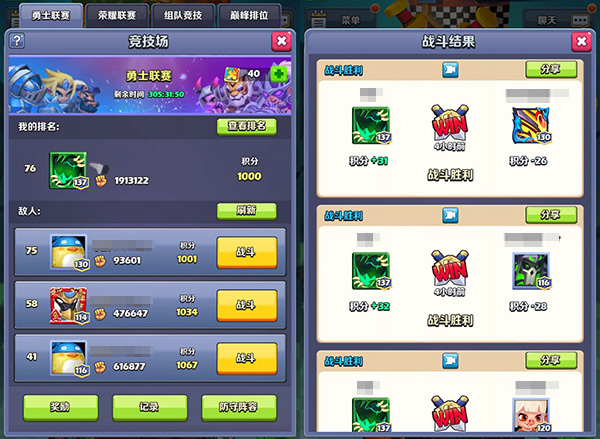The width and height of the screenshot is (600, 439).
Task: Close the 竞技场 arena panel
Action: click(x=282, y=41)
